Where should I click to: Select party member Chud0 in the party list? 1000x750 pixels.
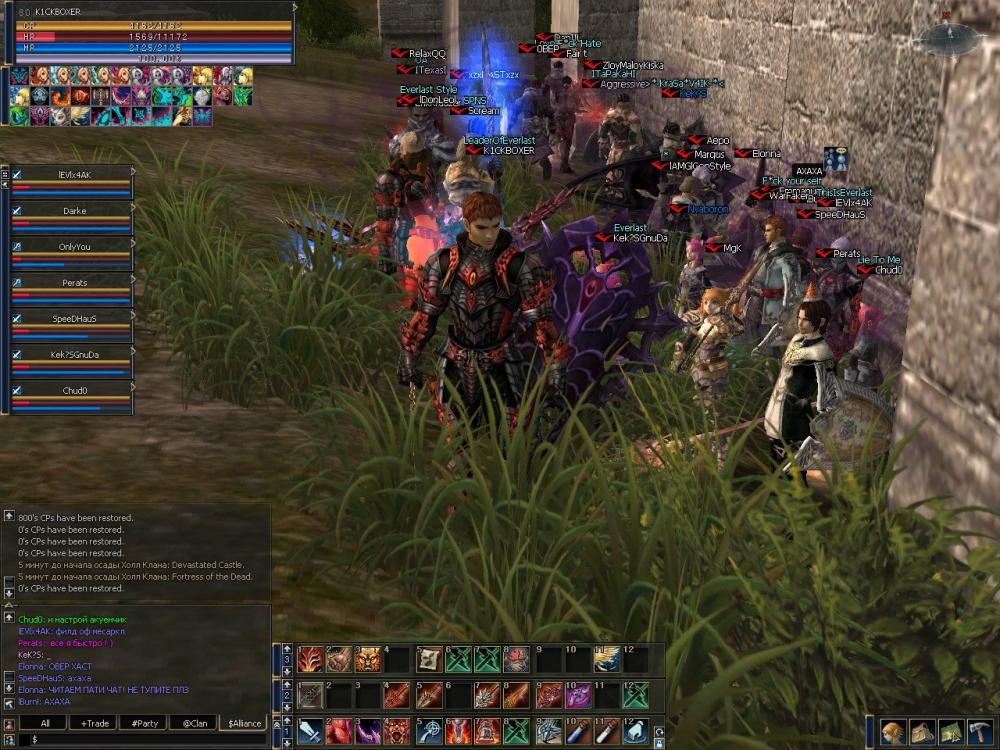click(x=74, y=391)
